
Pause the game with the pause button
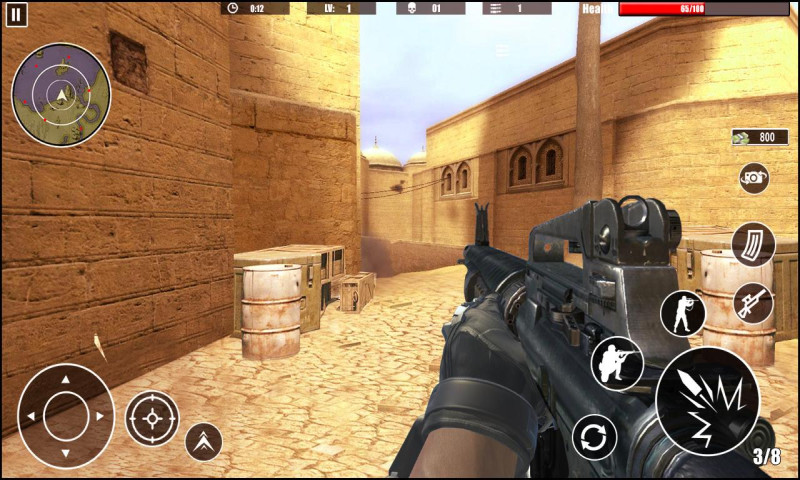pyautogui.click(x=17, y=14)
